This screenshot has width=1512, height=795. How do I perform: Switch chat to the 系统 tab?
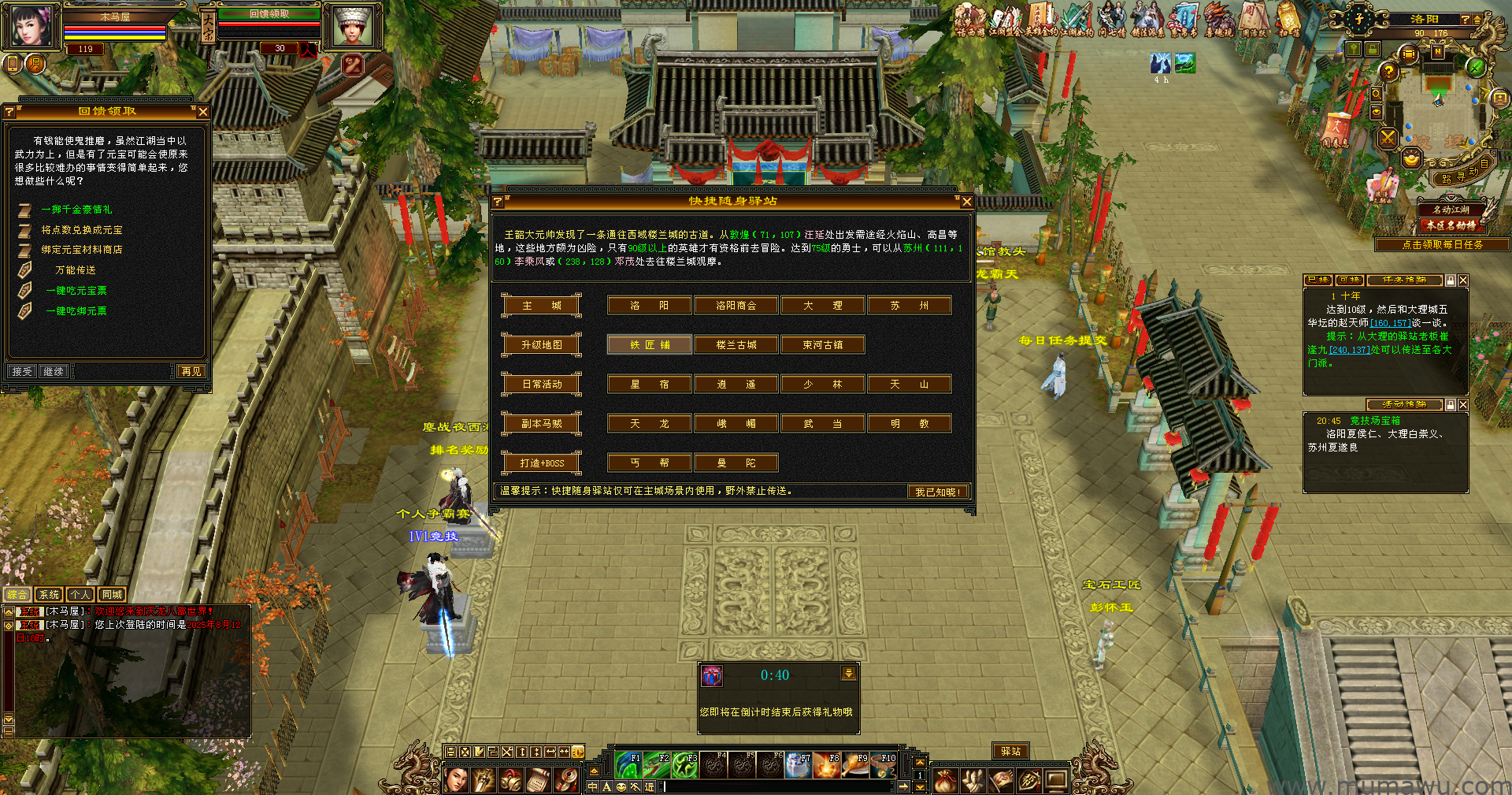(49, 595)
